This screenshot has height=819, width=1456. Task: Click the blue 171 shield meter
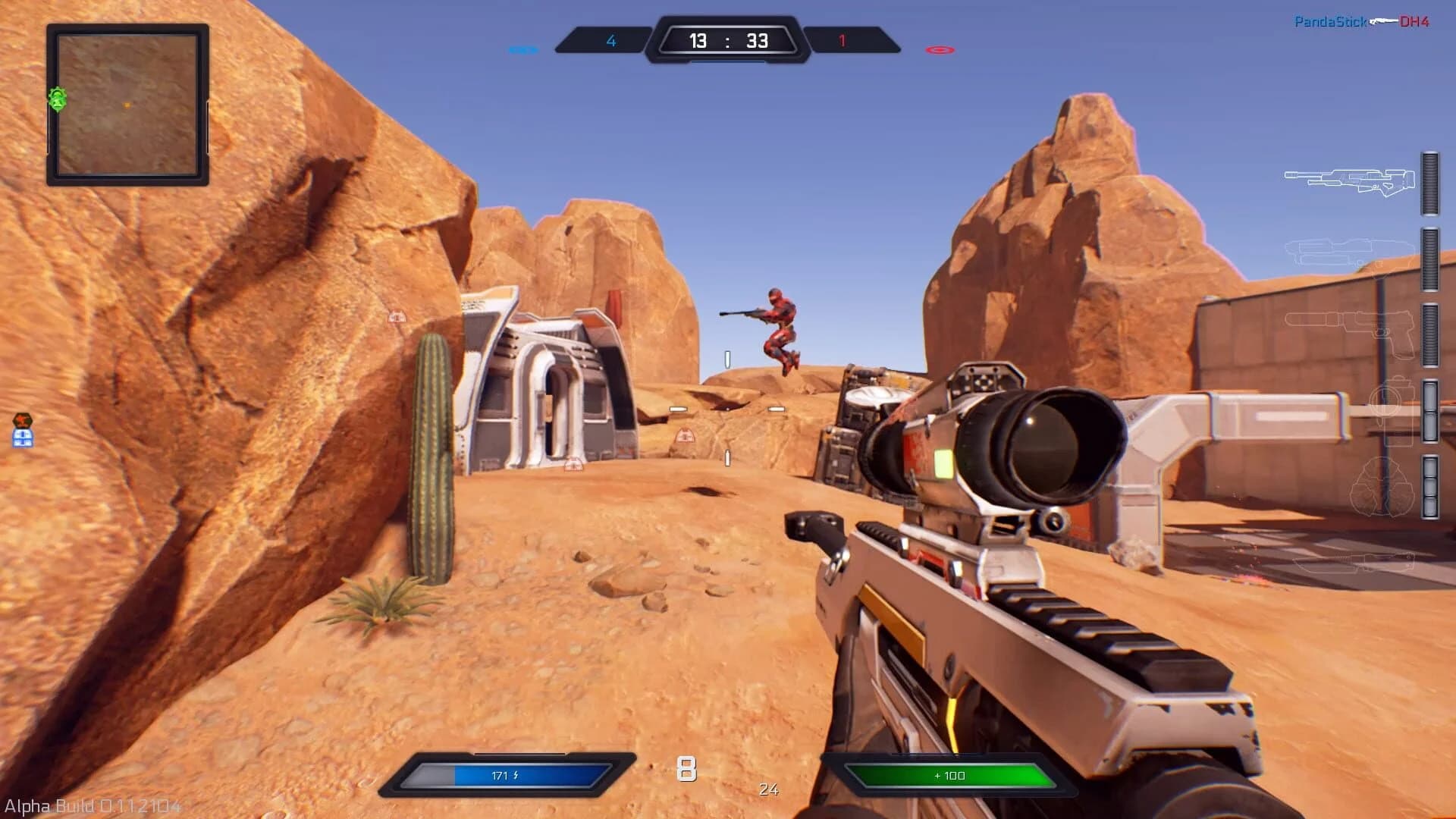(x=516, y=773)
